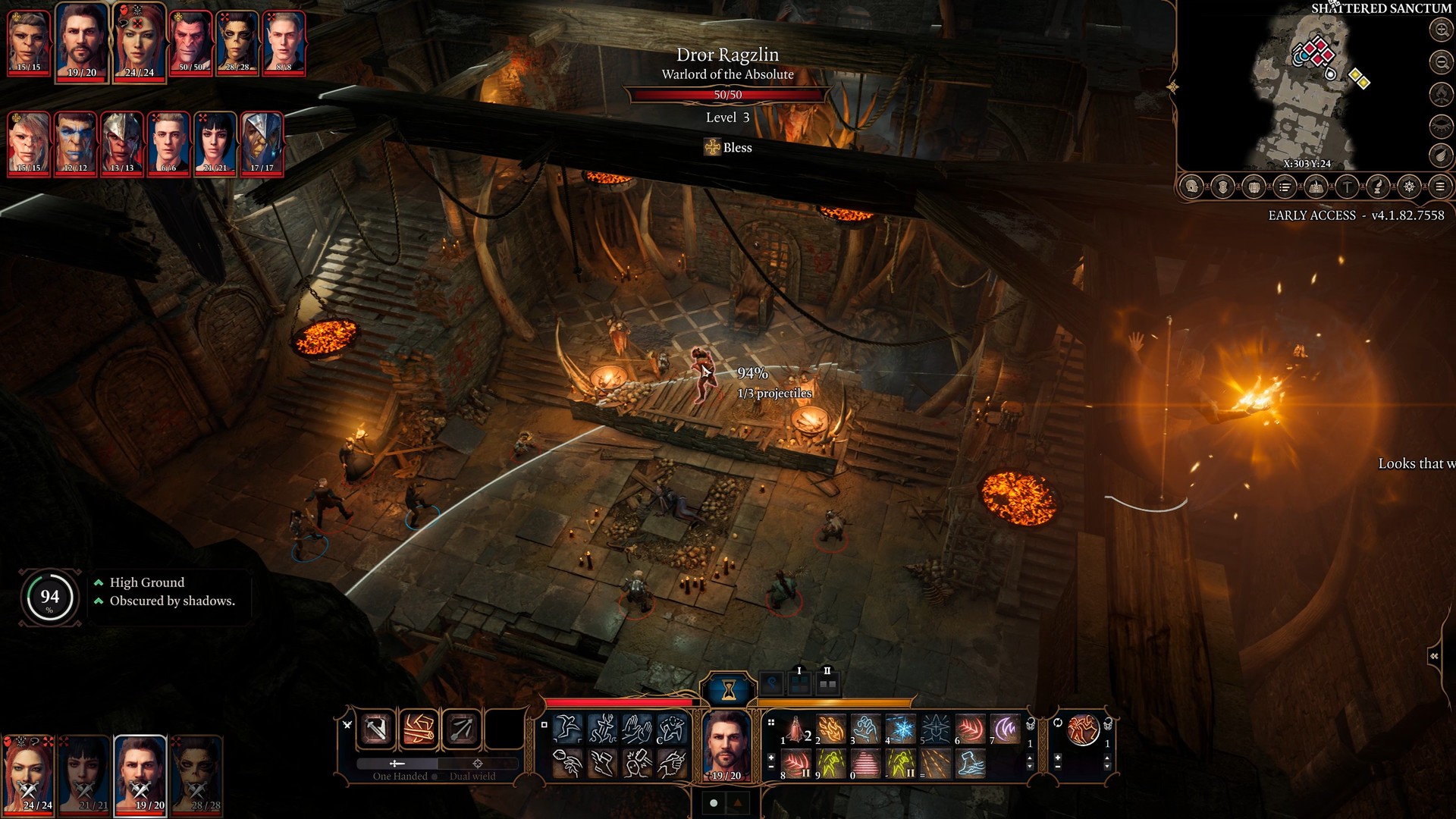Select the Jump action icon in the hotbar
This screenshot has width=1456, height=819.
click(569, 726)
